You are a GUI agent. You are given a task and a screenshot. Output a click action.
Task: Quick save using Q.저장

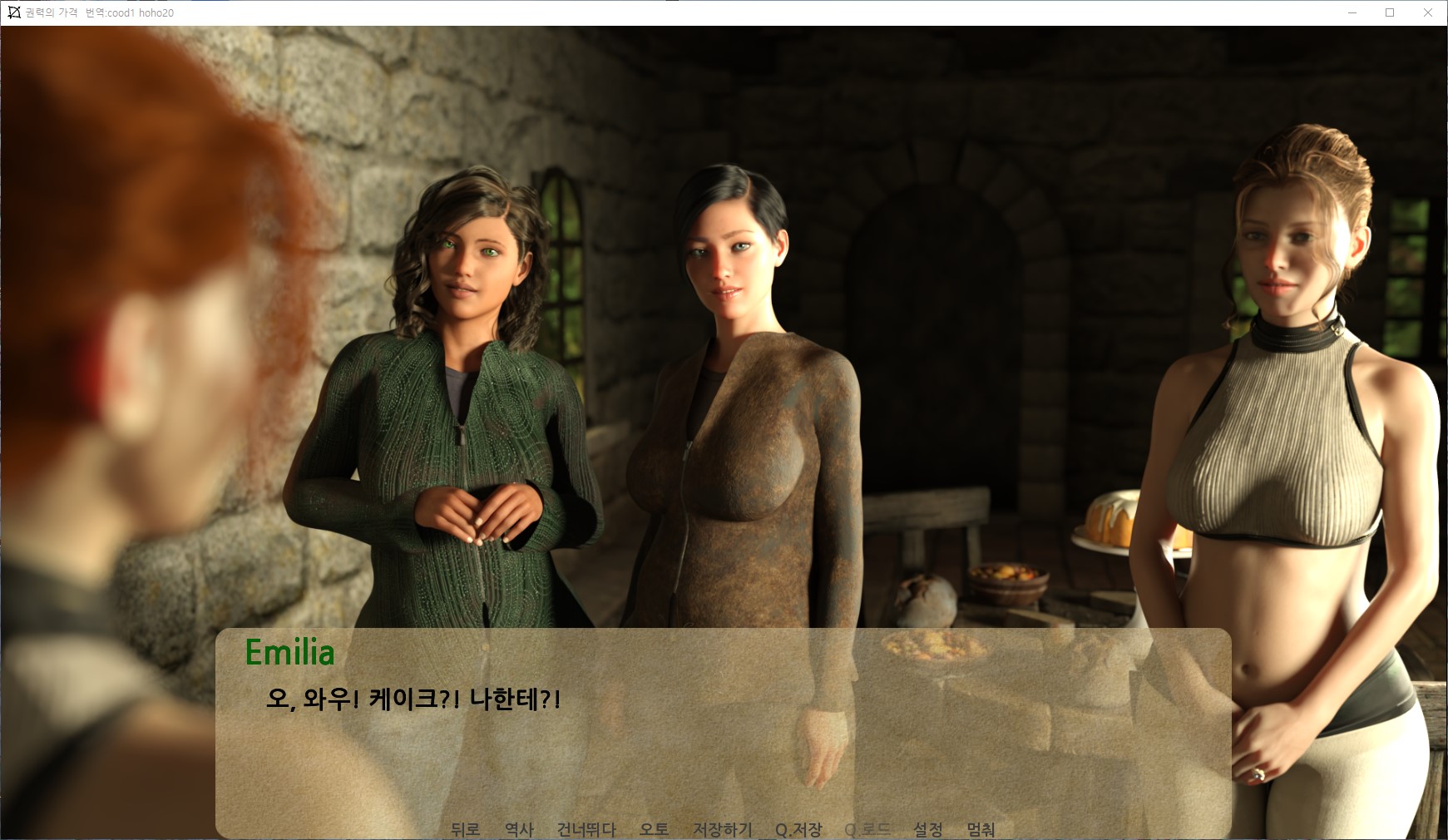point(798,829)
